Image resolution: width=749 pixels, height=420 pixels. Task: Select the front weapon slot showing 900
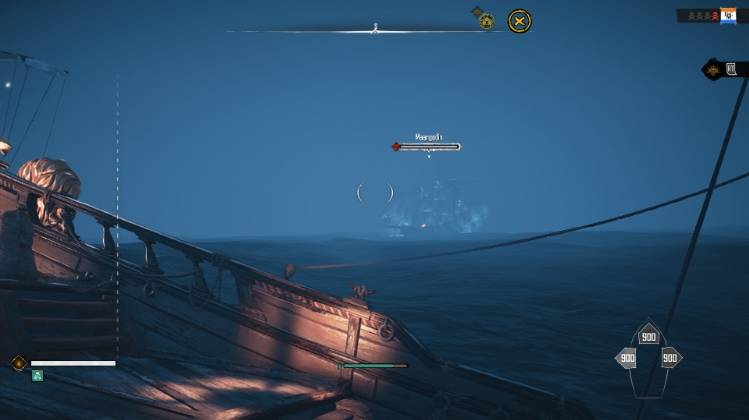pyautogui.click(x=649, y=337)
